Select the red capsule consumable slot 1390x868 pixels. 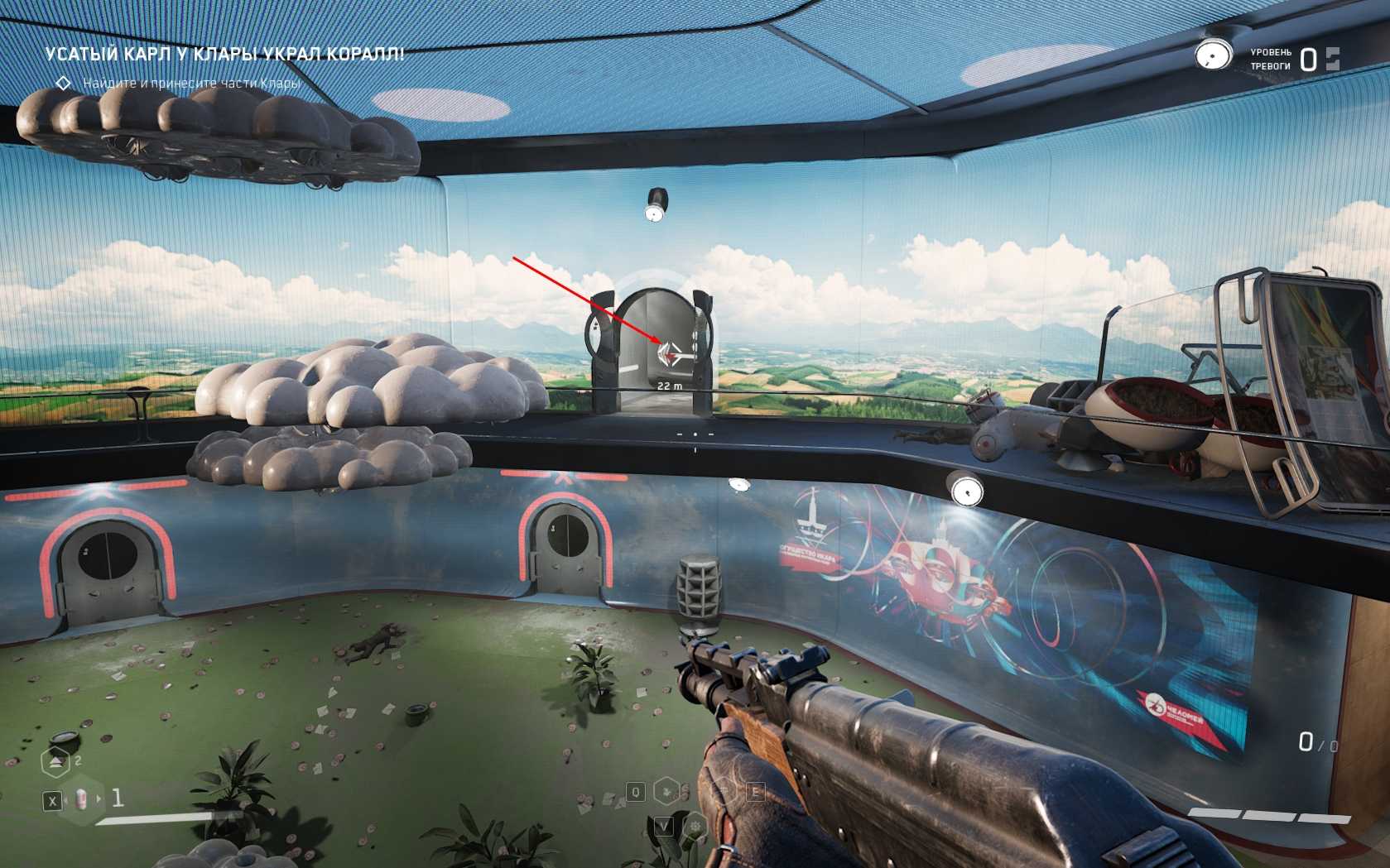pos(81,799)
